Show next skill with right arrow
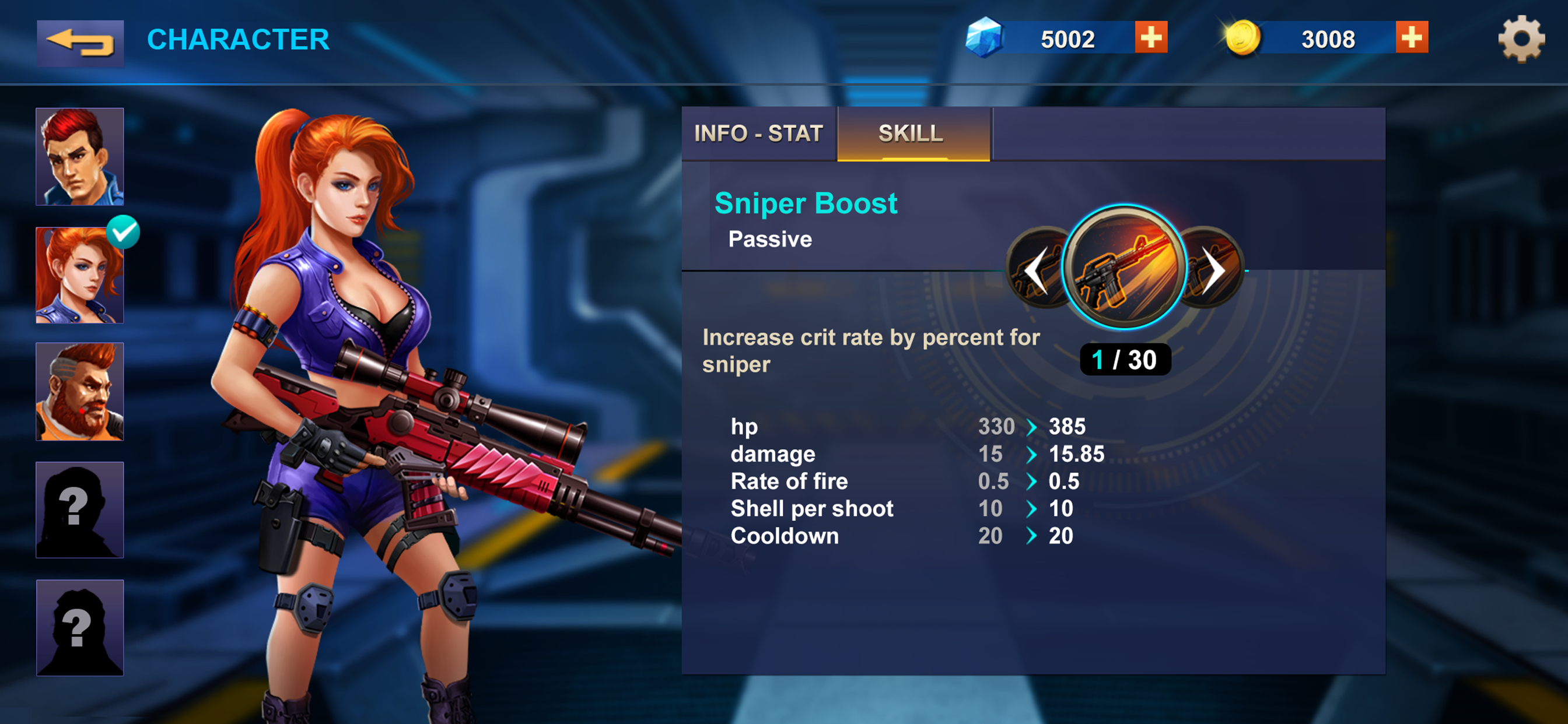 (x=1215, y=270)
